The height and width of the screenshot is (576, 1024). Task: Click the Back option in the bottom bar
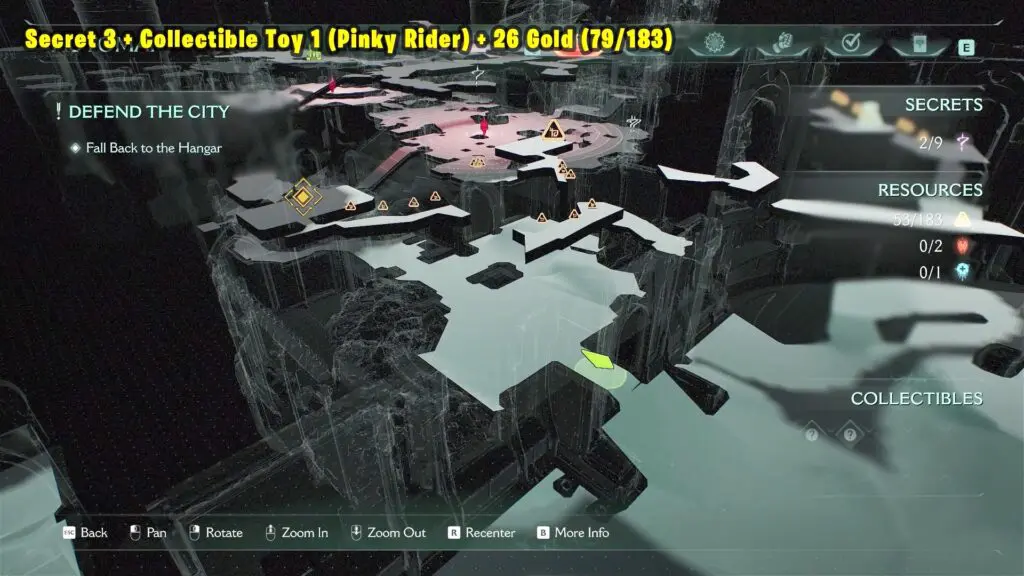click(84, 532)
